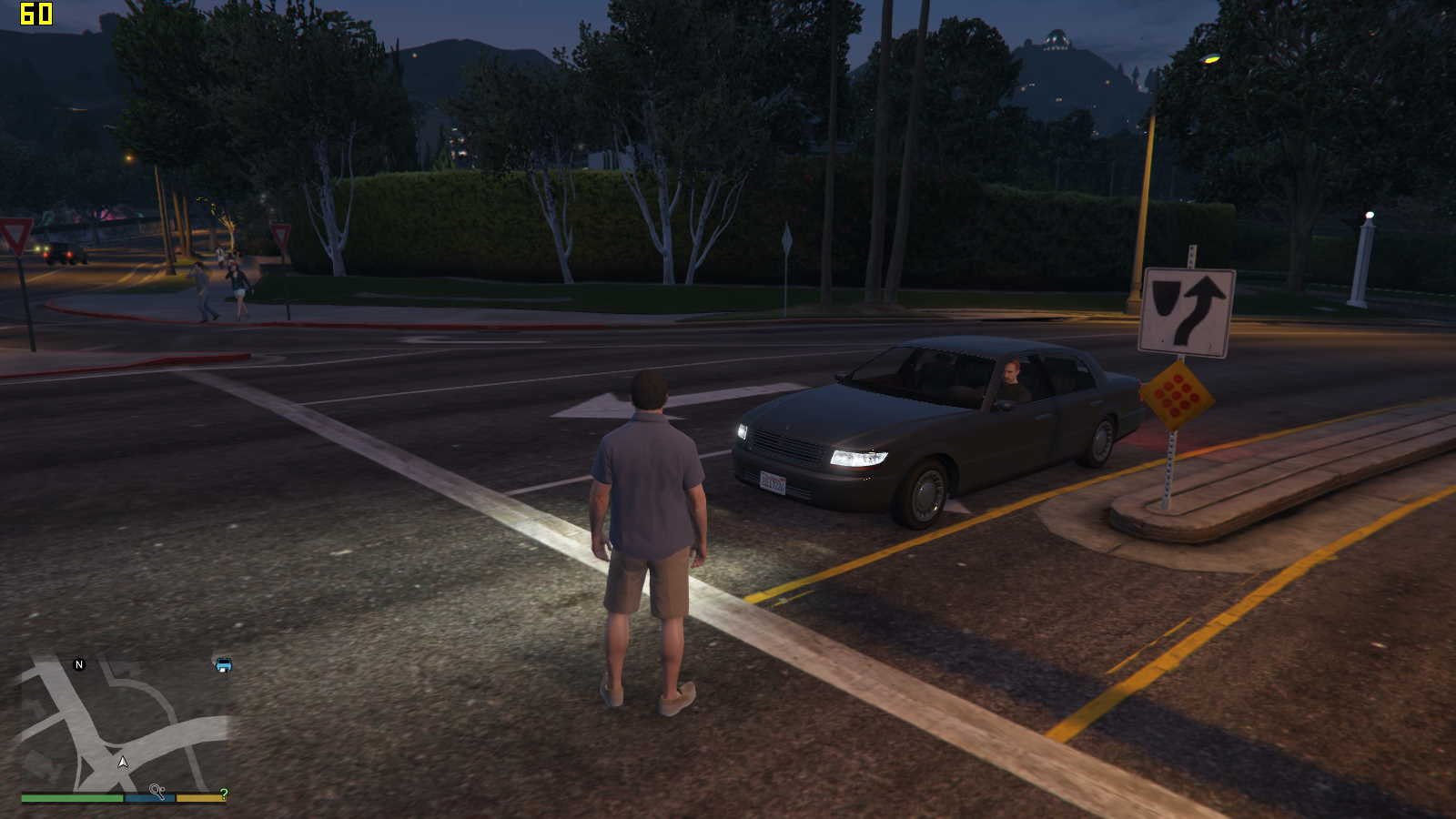
Task: Click the green question mark blip
Action: (x=224, y=794)
